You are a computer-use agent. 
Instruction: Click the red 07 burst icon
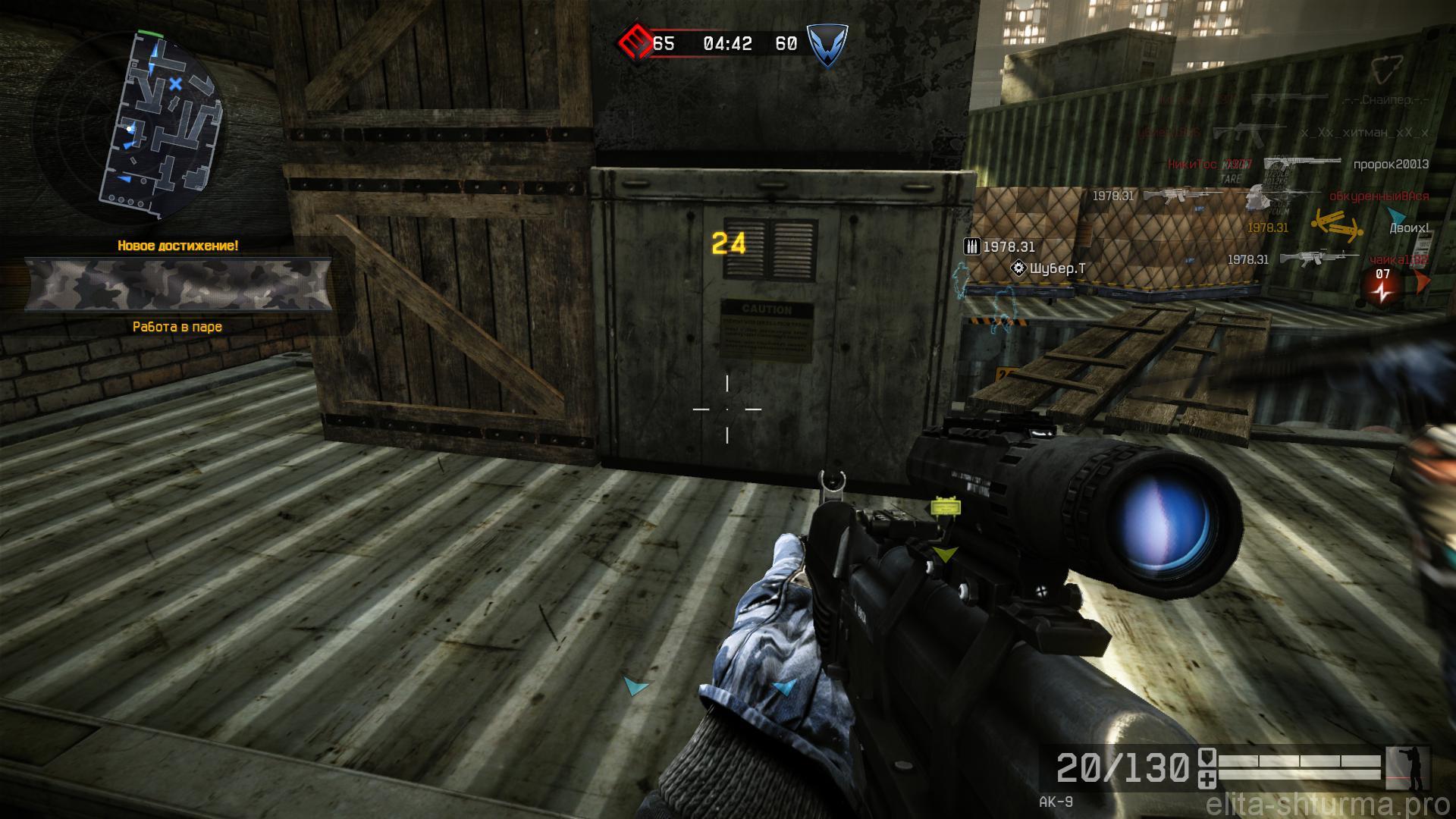pos(1383,287)
